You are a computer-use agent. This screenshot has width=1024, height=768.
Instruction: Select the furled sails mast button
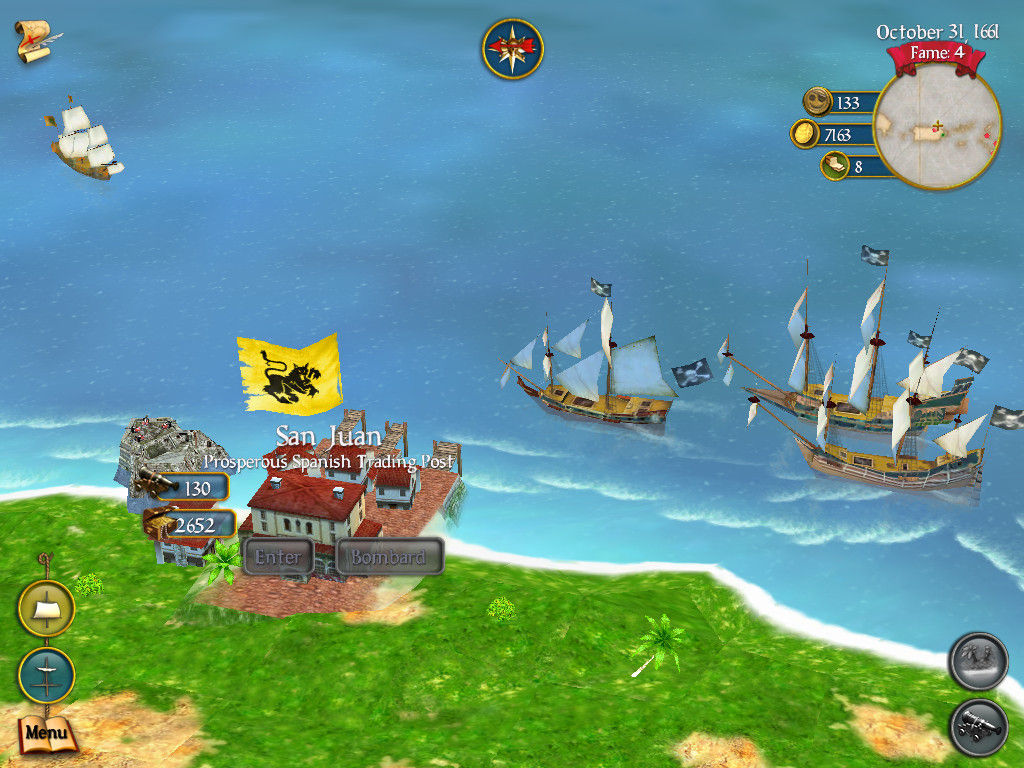pos(46,675)
